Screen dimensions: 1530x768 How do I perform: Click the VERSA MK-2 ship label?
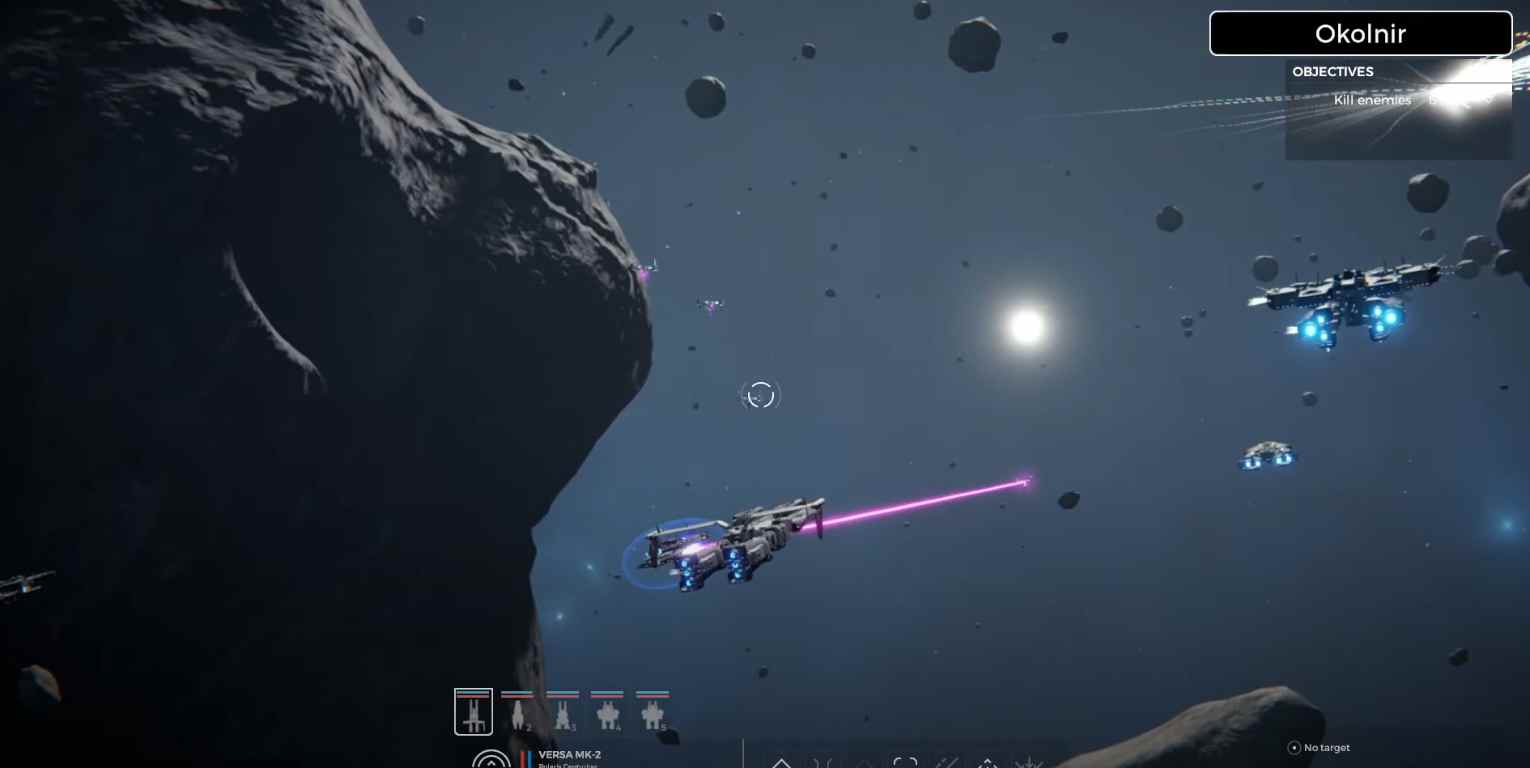pos(569,755)
